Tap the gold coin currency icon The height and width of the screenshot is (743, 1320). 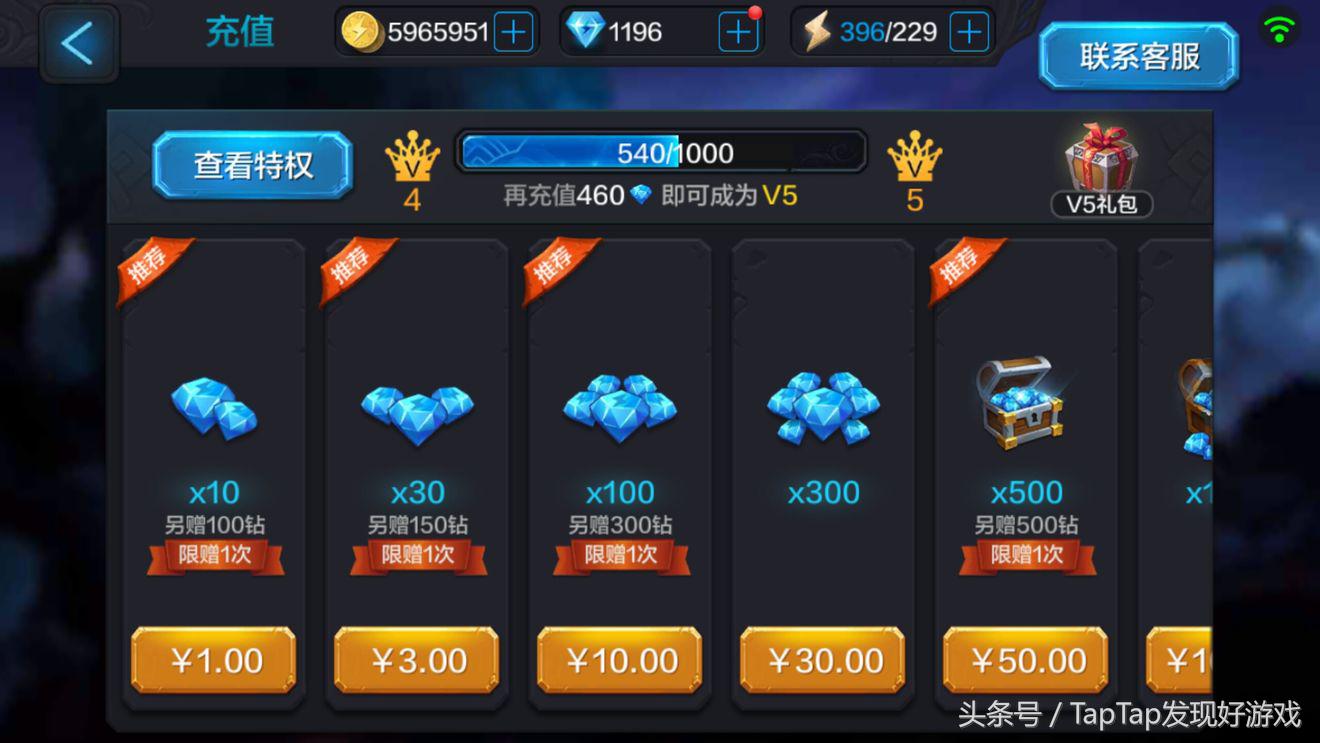click(361, 31)
